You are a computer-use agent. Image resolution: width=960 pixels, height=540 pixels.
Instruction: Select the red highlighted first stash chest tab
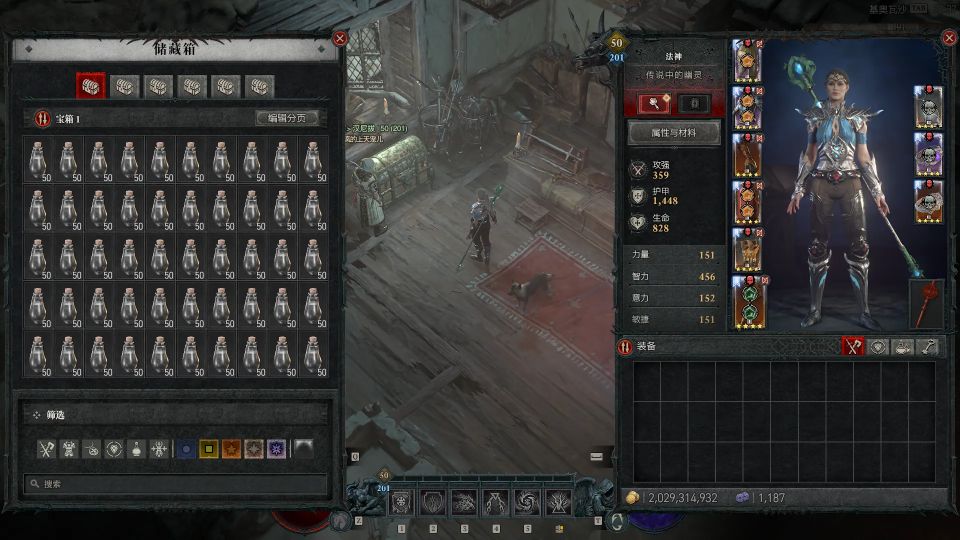pyautogui.click(x=91, y=86)
